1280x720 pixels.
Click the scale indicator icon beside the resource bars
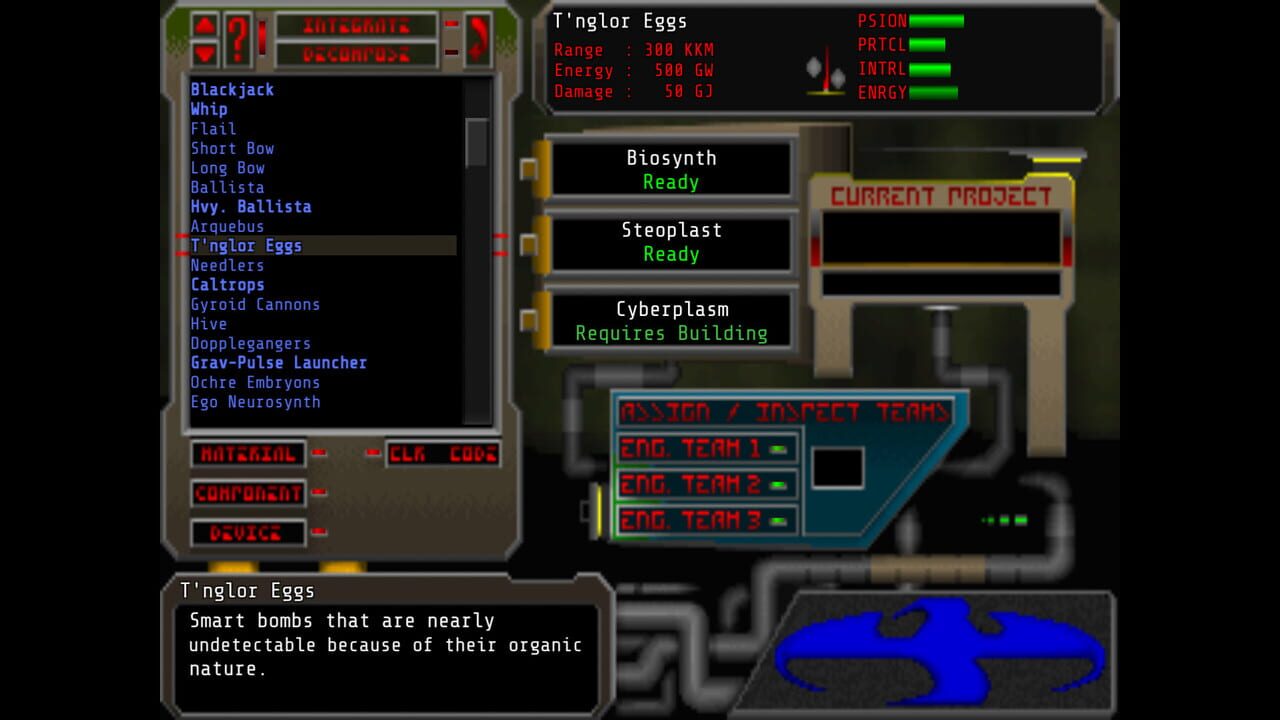[x=823, y=70]
